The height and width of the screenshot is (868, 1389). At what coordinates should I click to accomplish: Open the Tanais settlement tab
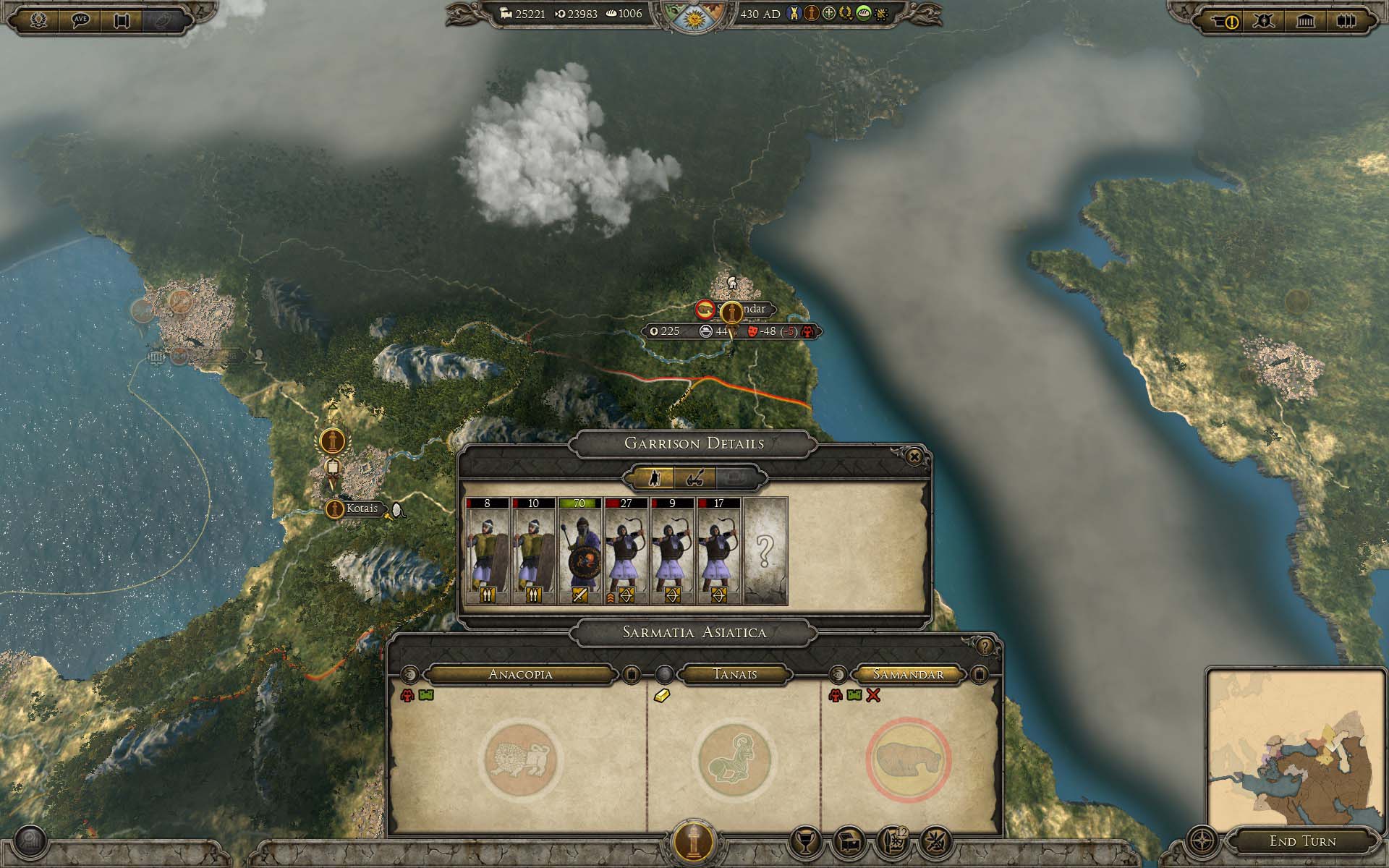735,674
